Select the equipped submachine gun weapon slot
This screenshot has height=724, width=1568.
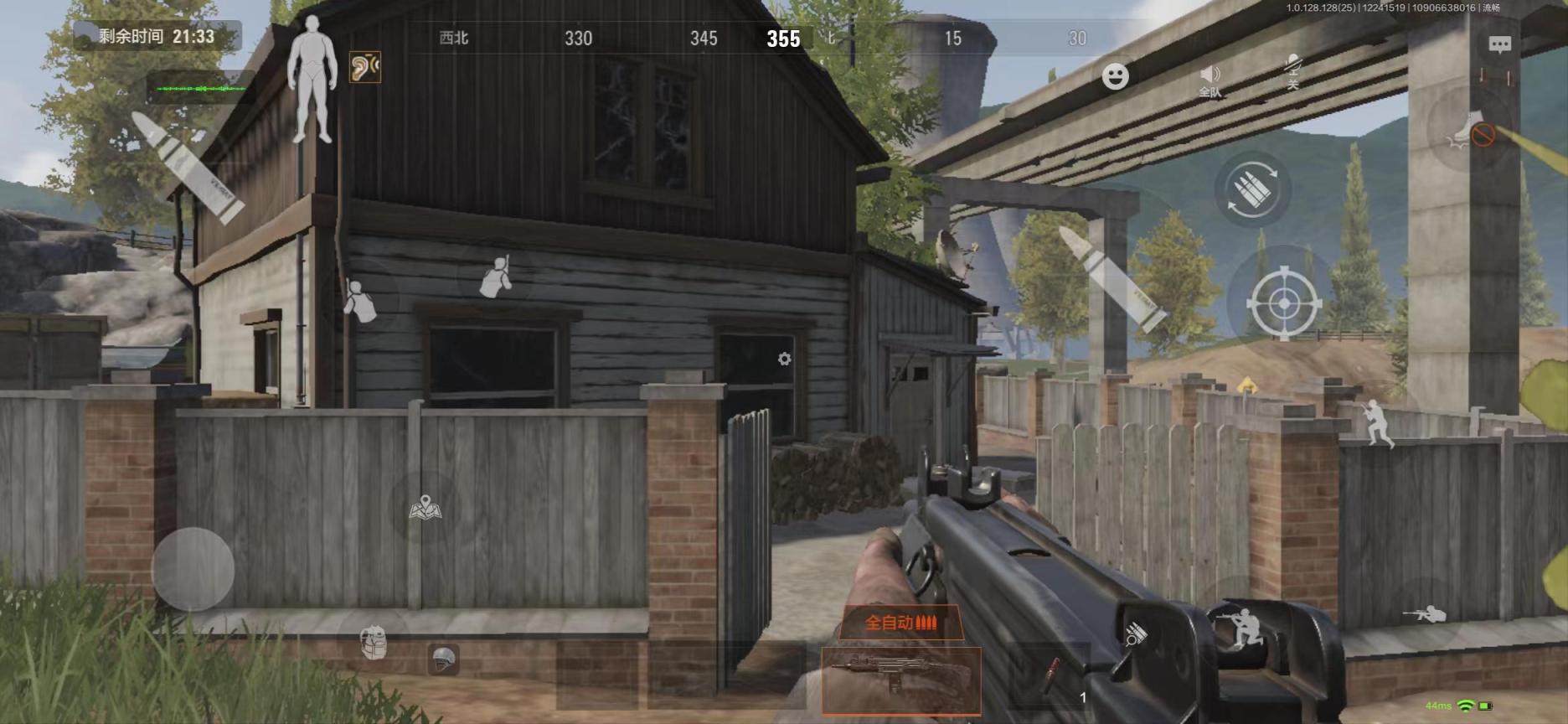[x=900, y=680]
